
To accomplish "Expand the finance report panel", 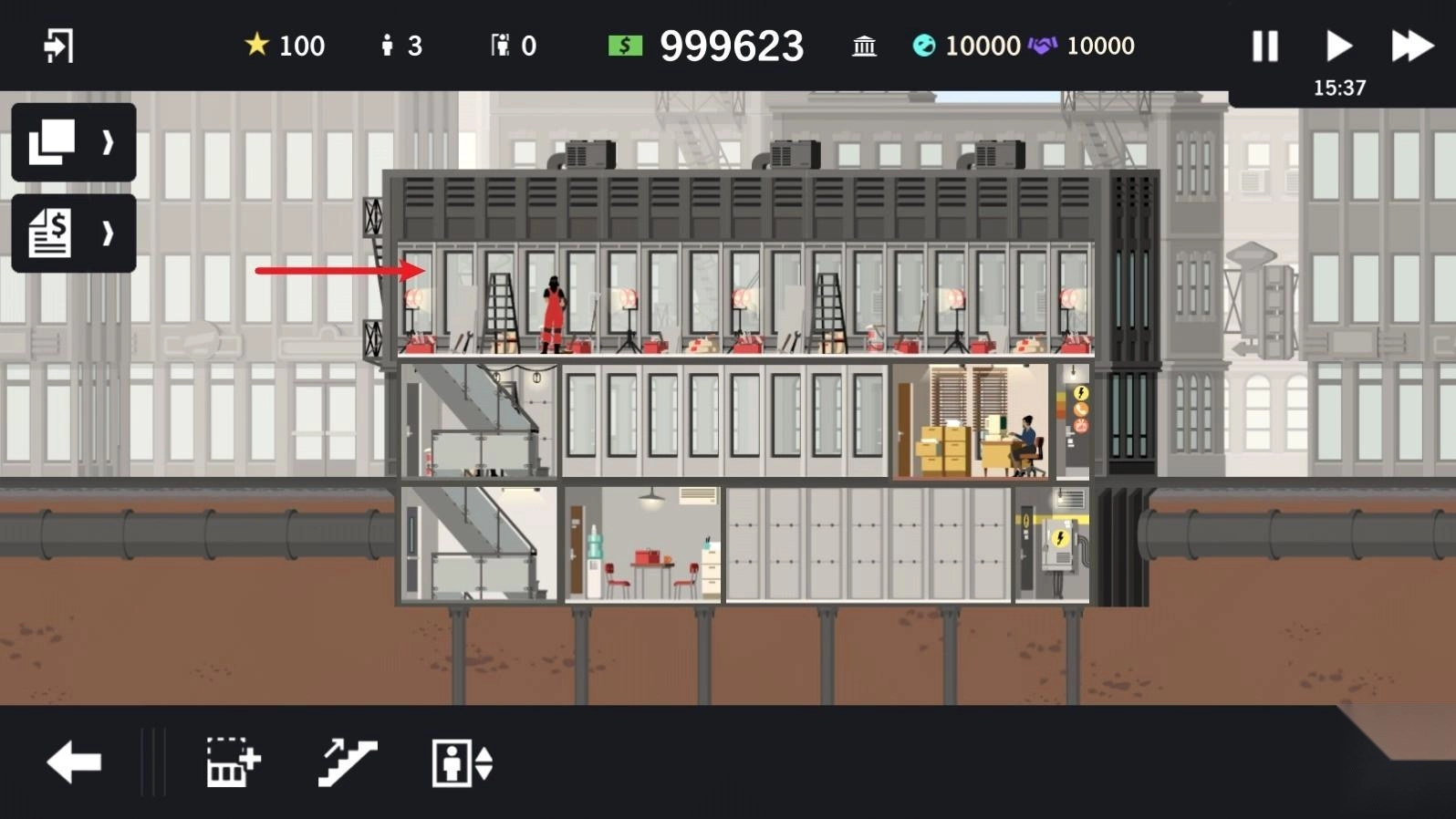I will 74,233.
